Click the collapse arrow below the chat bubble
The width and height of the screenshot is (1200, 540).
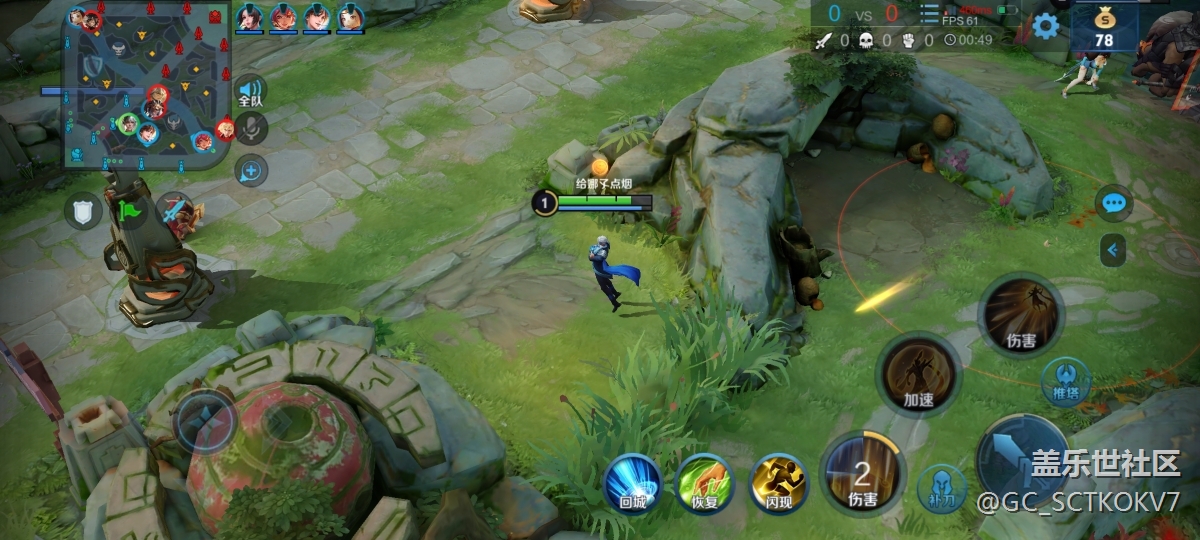click(1113, 250)
